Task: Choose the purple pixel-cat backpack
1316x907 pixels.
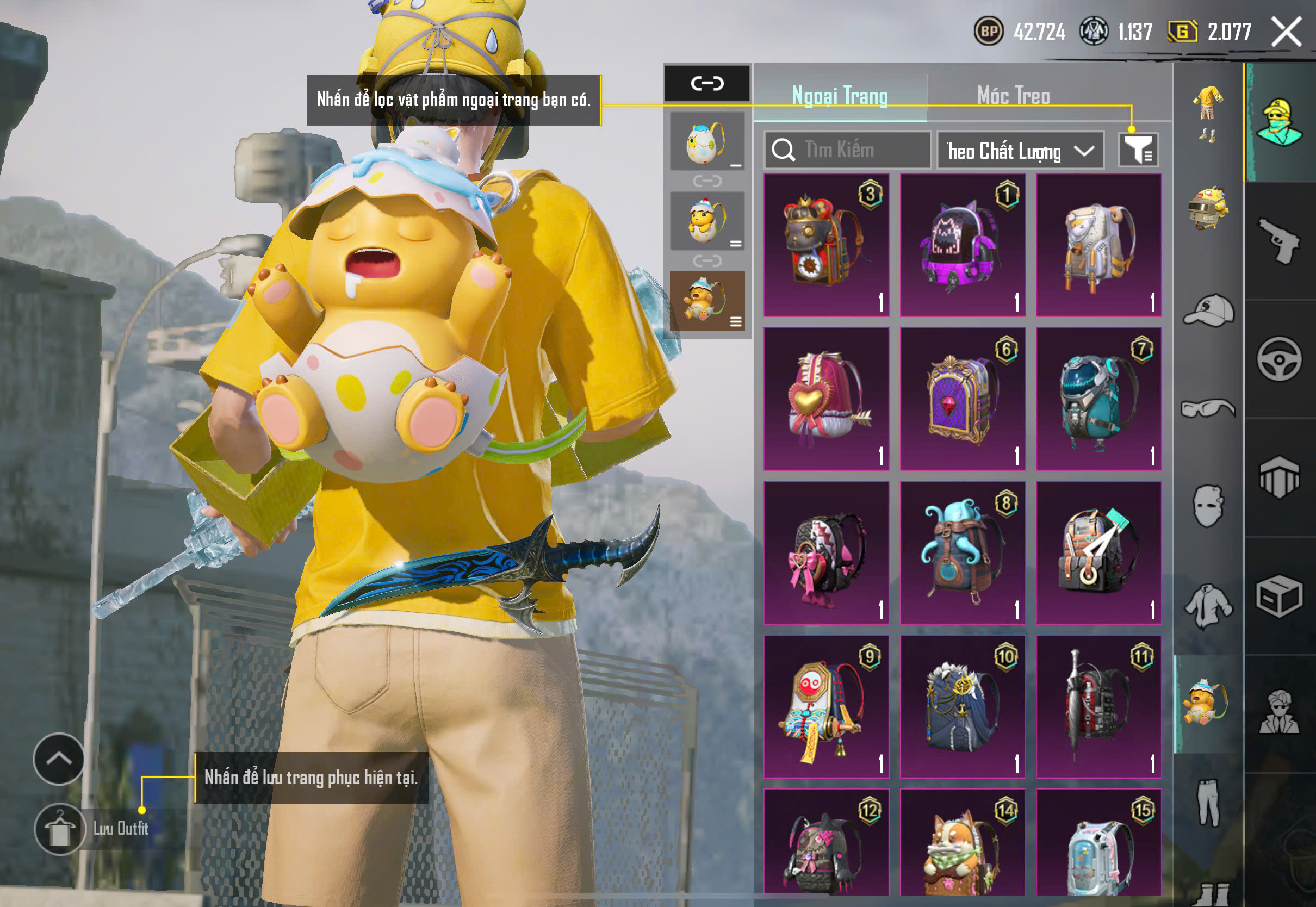Action: (x=963, y=245)
